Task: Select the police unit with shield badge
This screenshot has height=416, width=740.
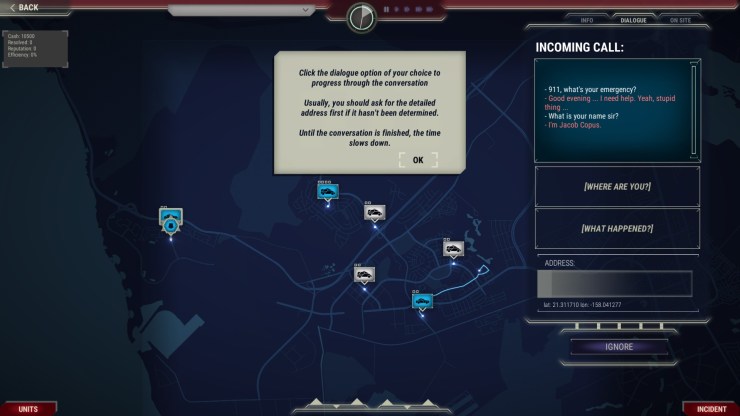Action: point(171,223)
